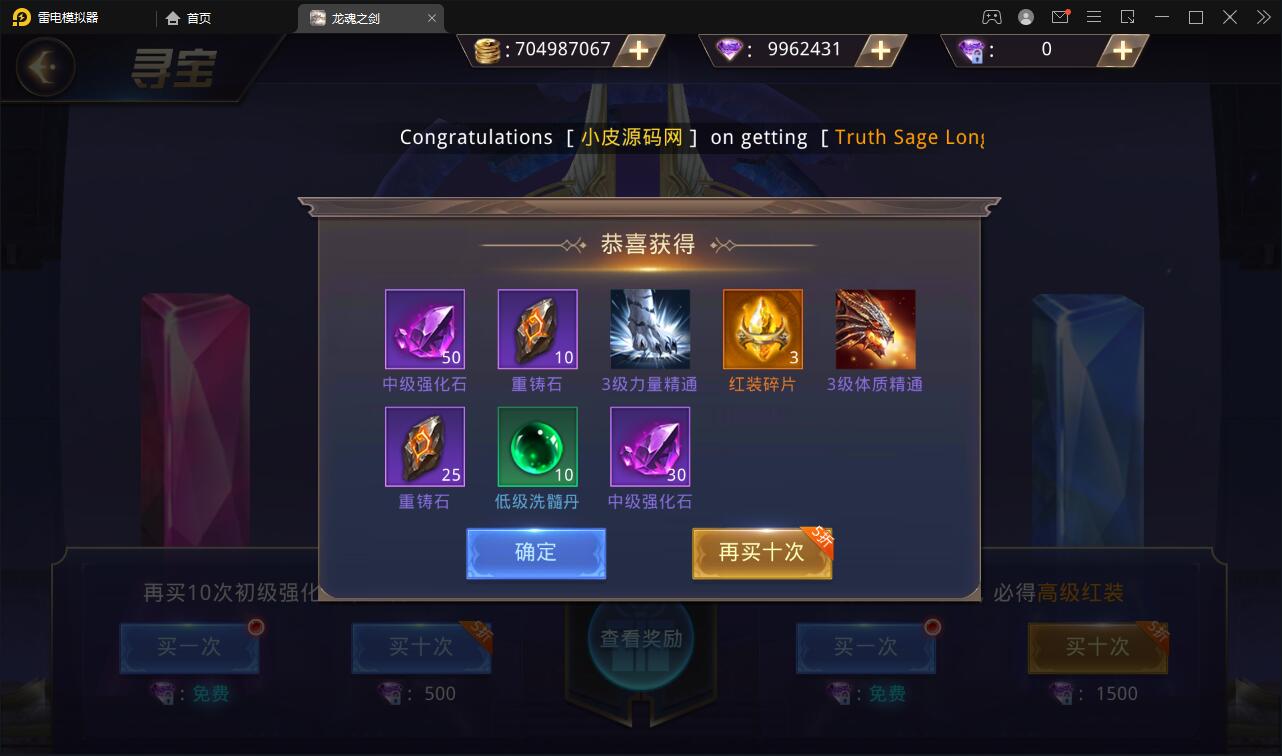The height and width of the screenshot is (756, 1282).
Task: Select the 低级洗髓丹 green orb icon
Action: tap(537, 447)
